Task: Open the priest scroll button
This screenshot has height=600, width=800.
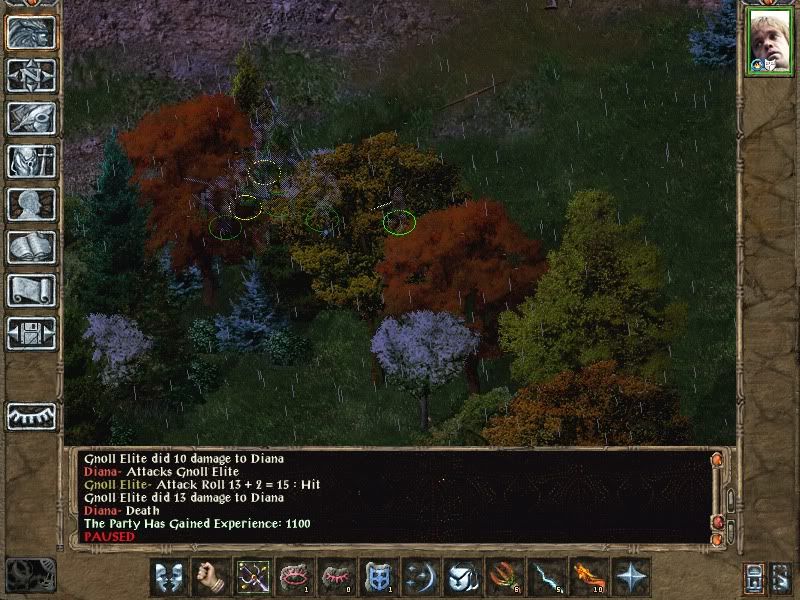Action: coord(31,290)
